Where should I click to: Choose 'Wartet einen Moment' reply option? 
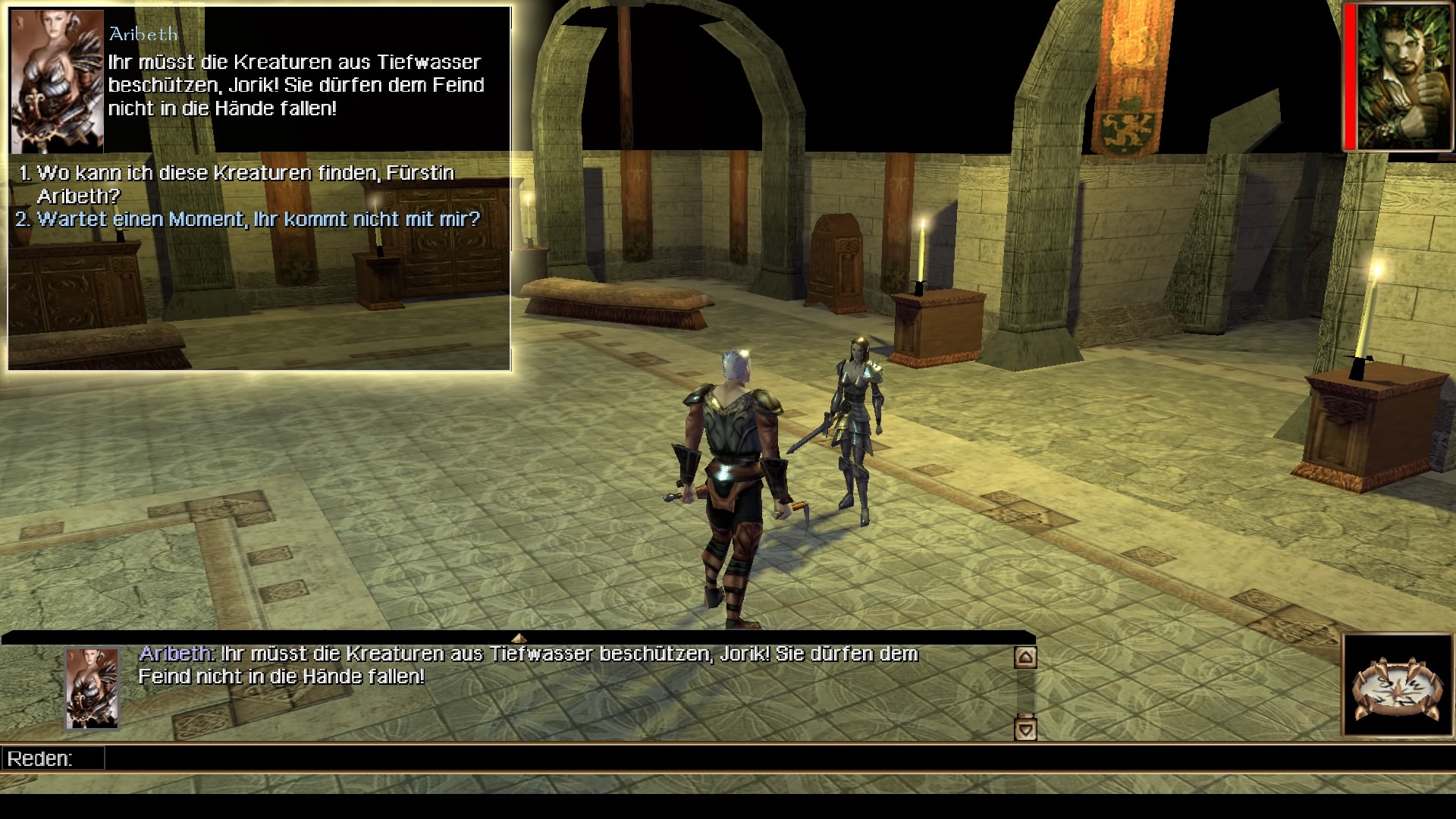[x=259, y=220]
